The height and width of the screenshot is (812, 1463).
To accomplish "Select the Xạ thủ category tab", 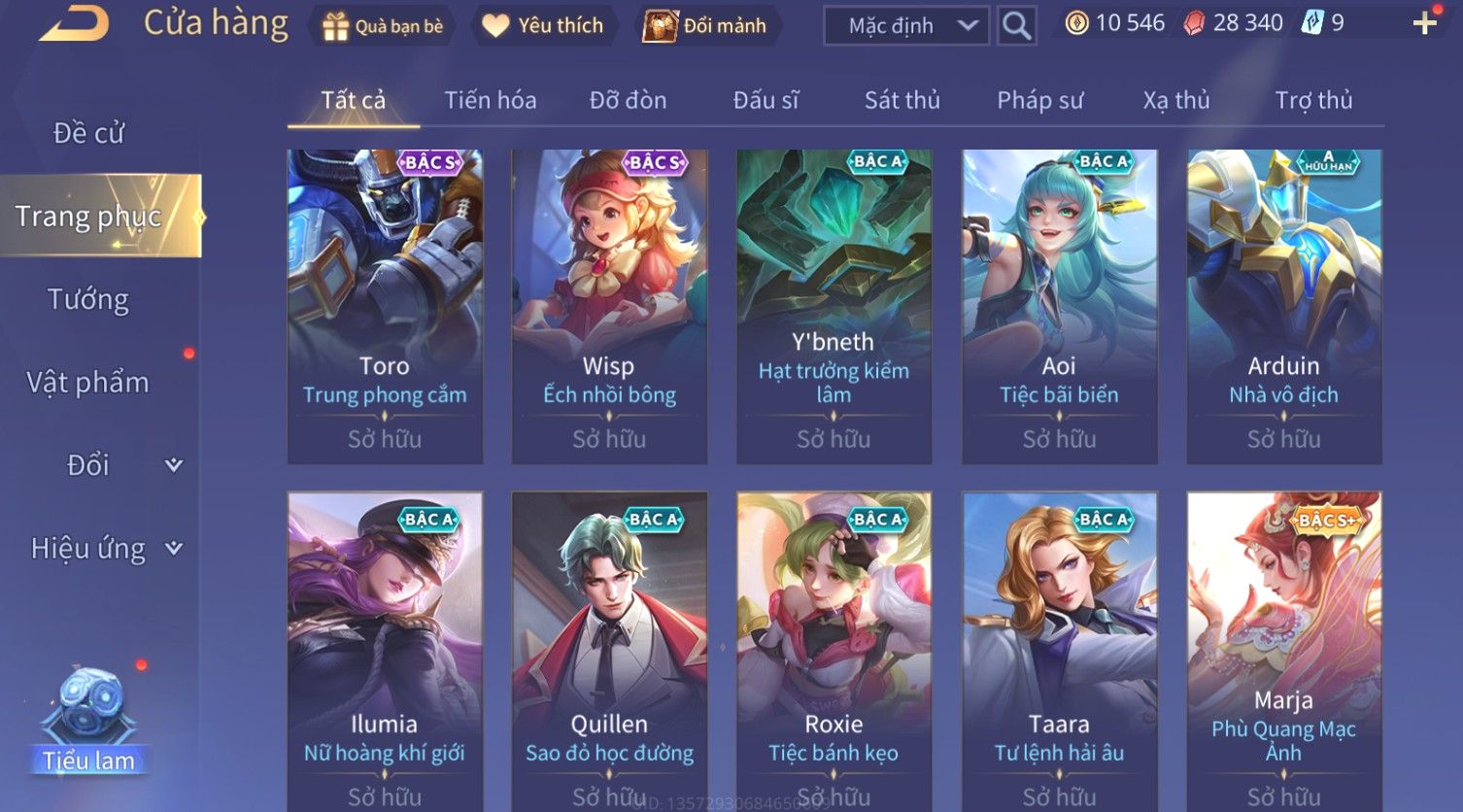I will point(1176,100).
